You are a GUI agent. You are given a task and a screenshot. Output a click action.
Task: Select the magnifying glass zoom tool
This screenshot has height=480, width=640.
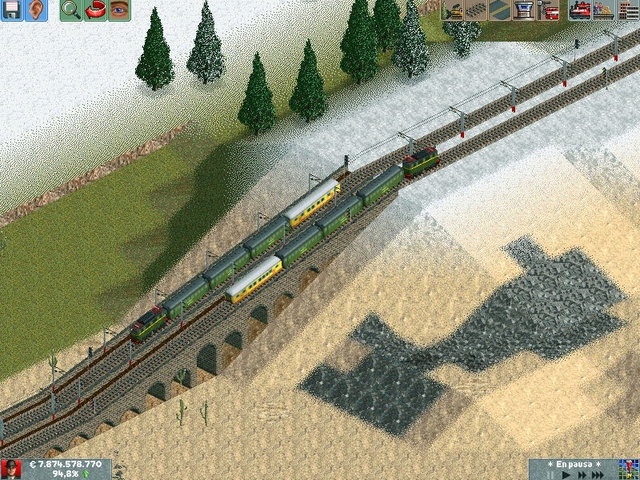(71, 11)
